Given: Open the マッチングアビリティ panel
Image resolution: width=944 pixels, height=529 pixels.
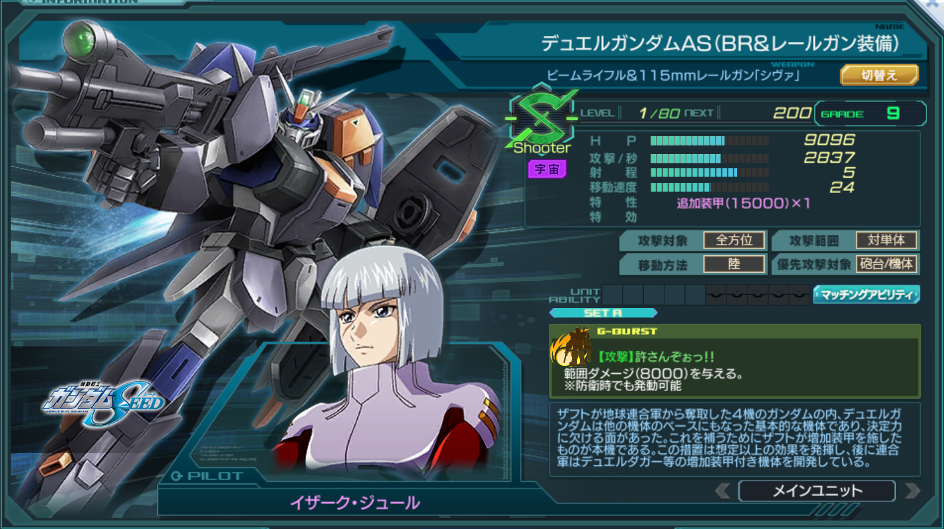Looking at the screenshot, I should (866, 294).
